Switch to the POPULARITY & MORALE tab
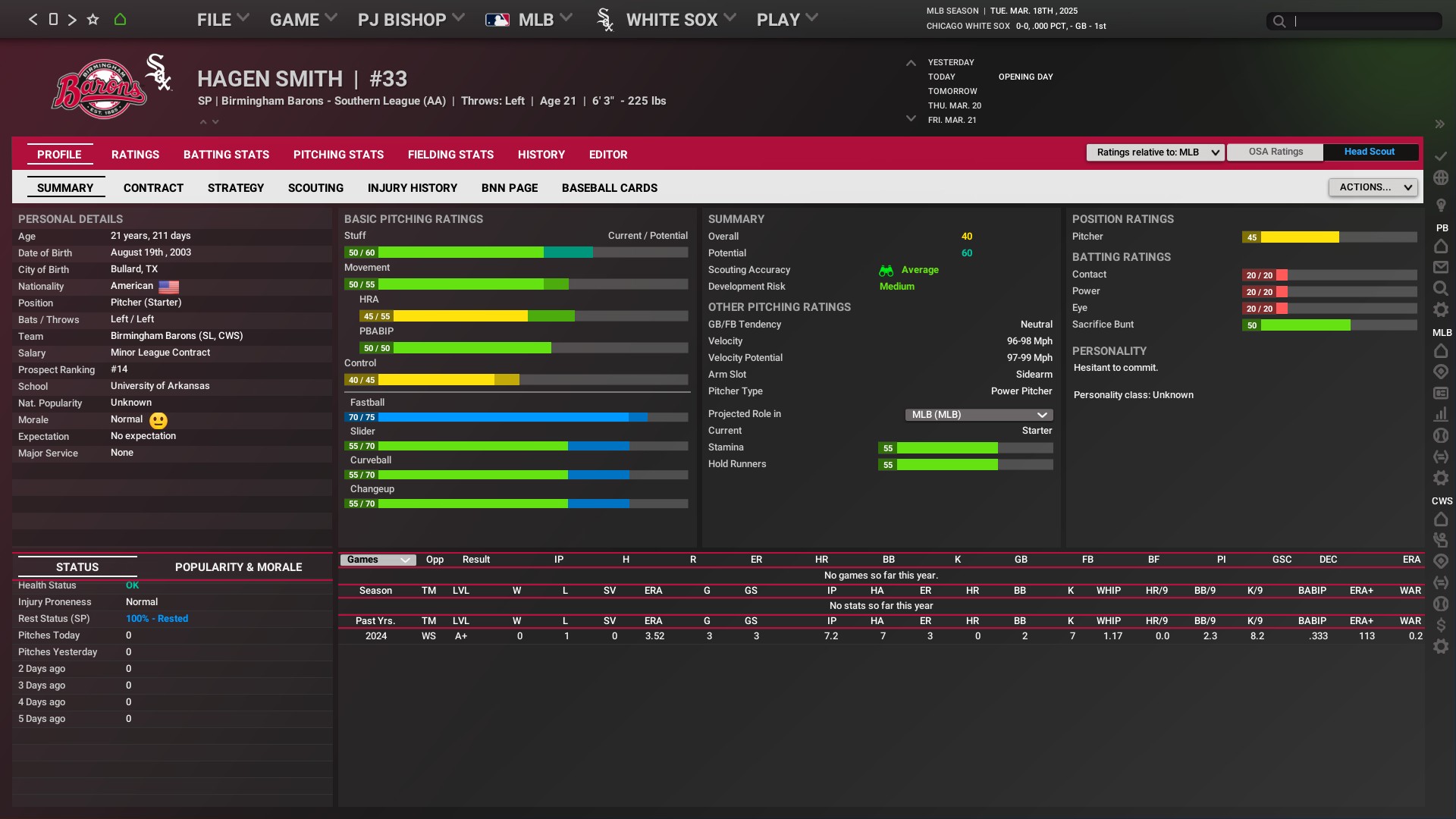This screenshot has height=819, width=1456. click(x=238, y=567)
